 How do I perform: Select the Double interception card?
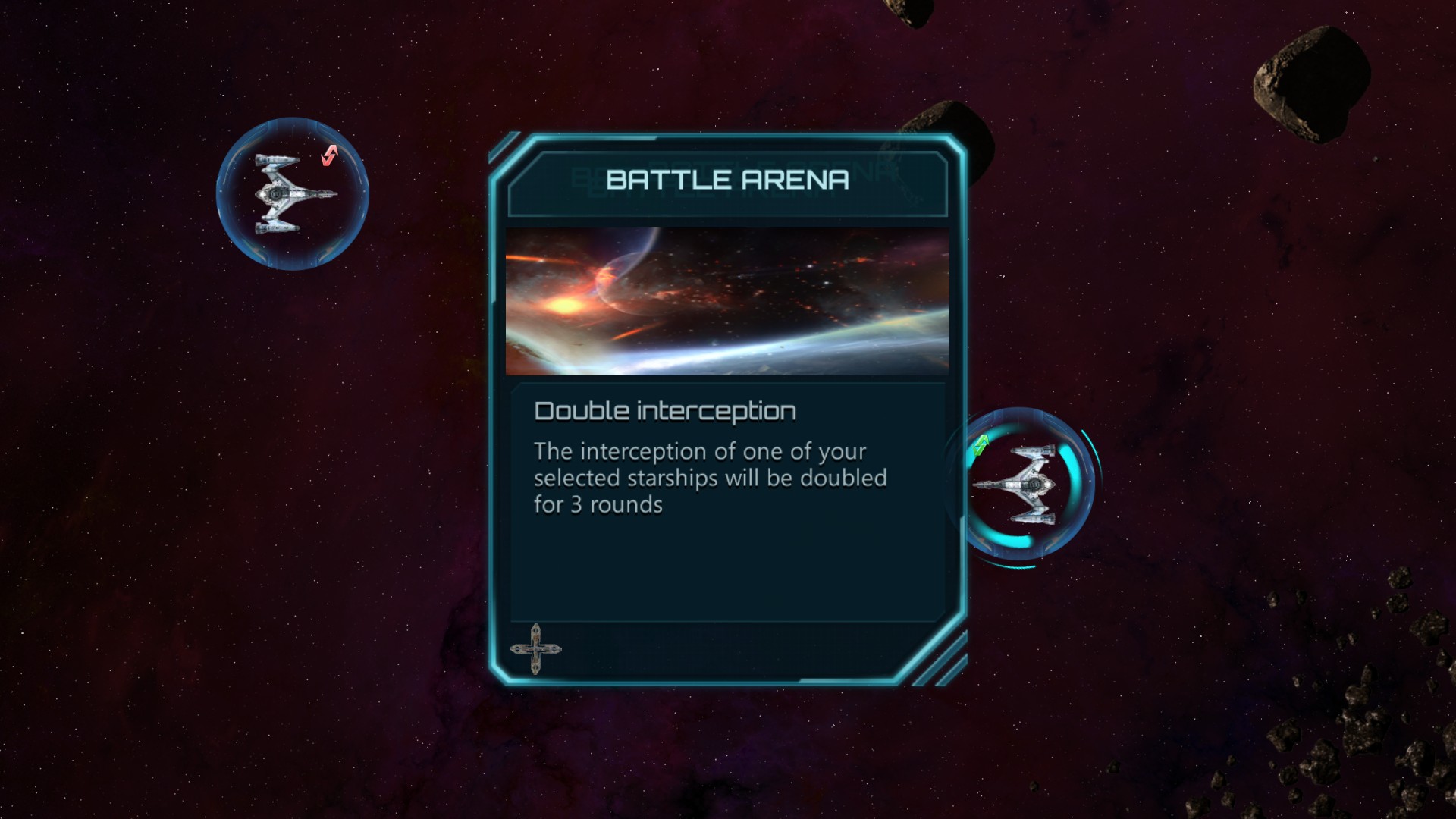[727, 409]
